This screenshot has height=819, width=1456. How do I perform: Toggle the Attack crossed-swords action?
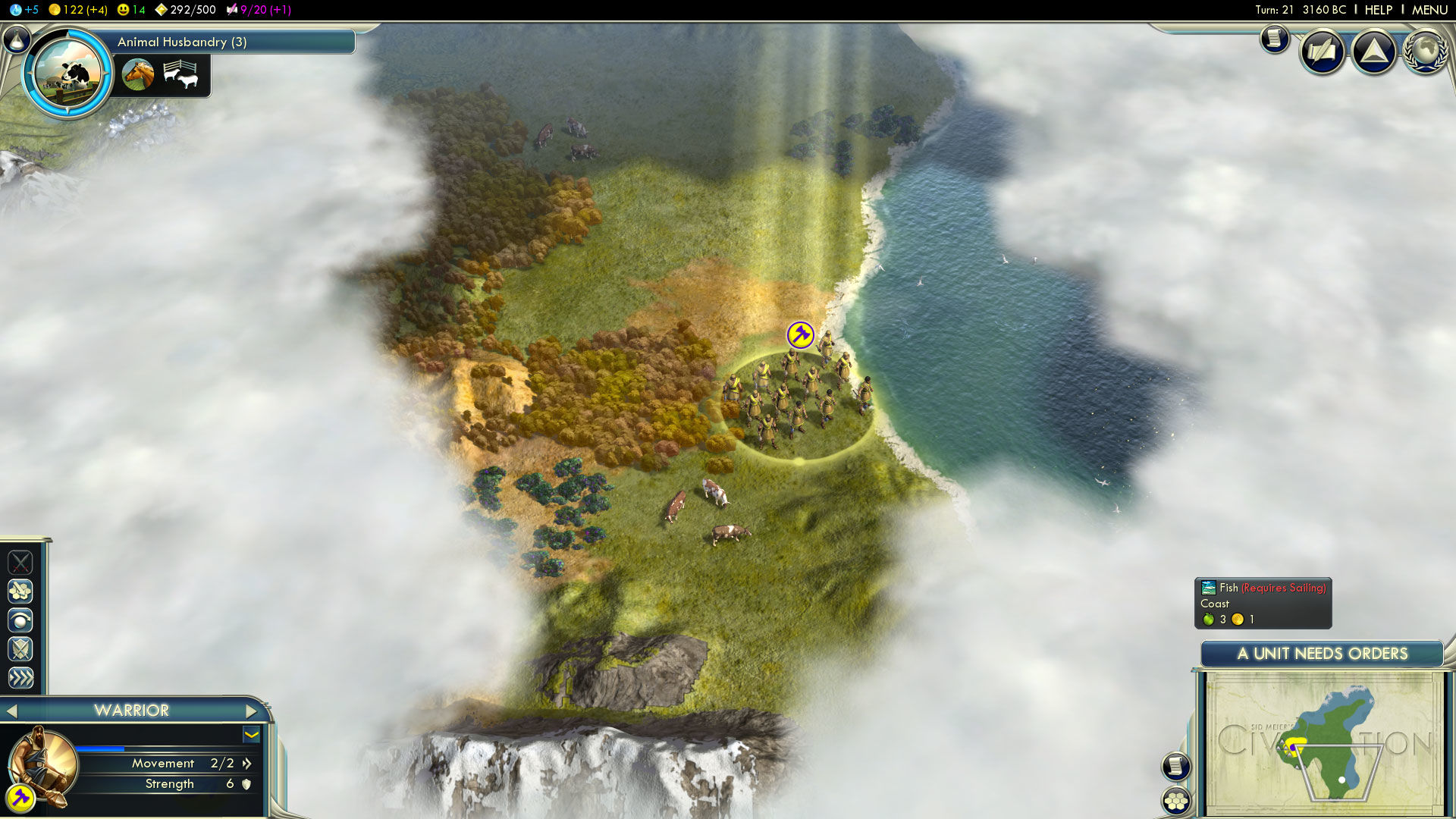click(x=20, y=563)
